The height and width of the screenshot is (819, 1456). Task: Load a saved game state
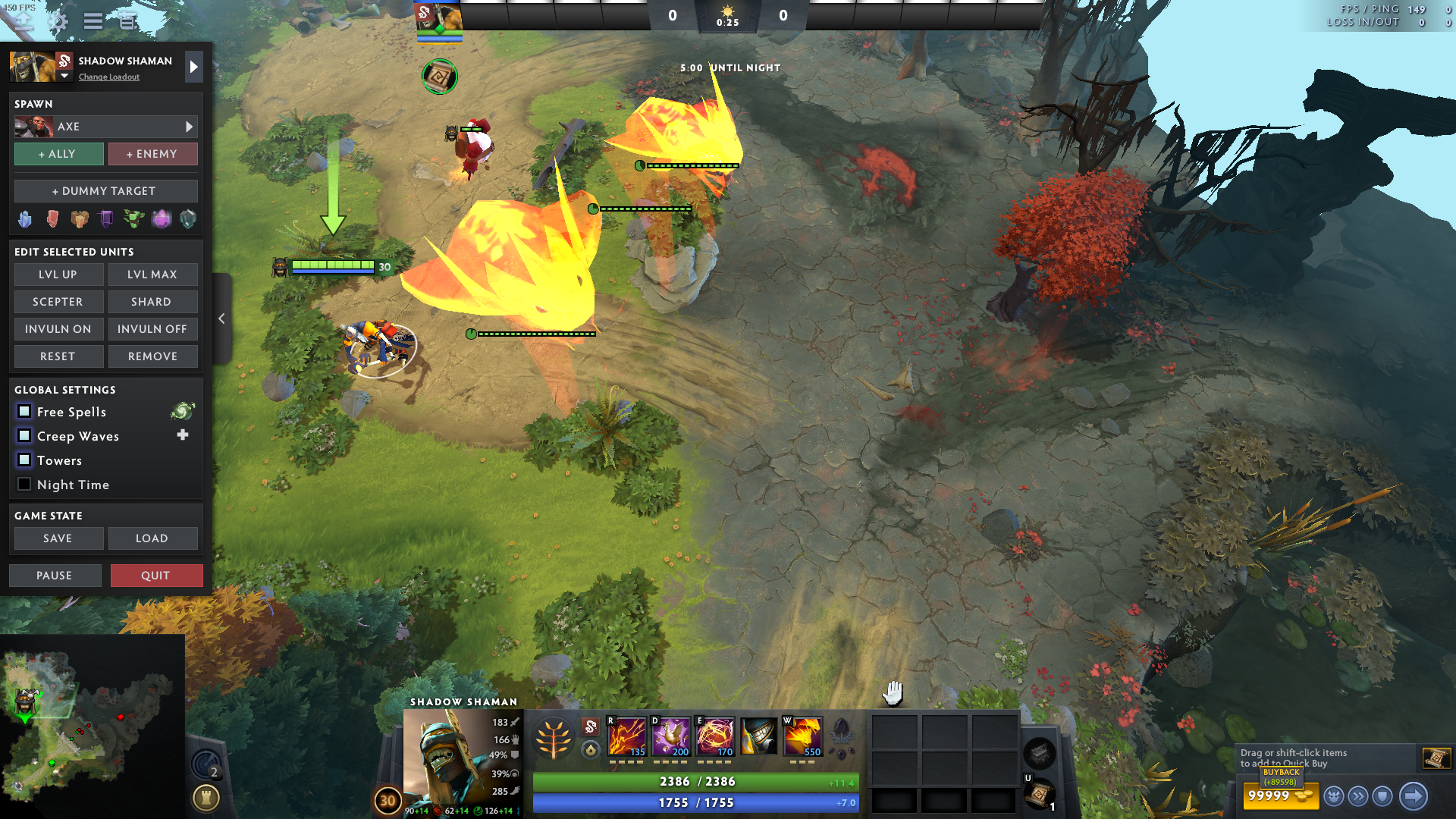tap(152, 538)
